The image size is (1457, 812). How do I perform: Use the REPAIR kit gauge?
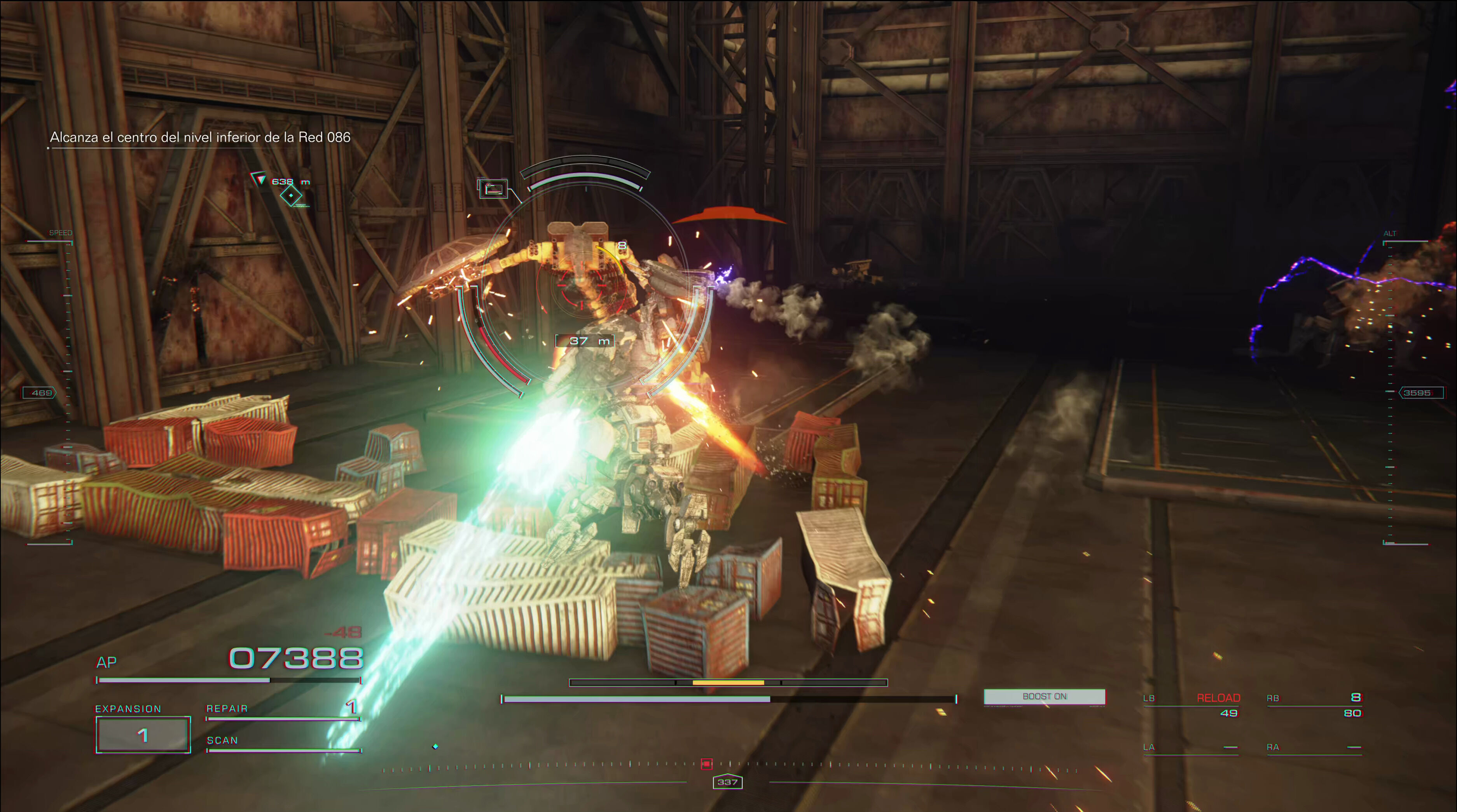coord(283,714)
